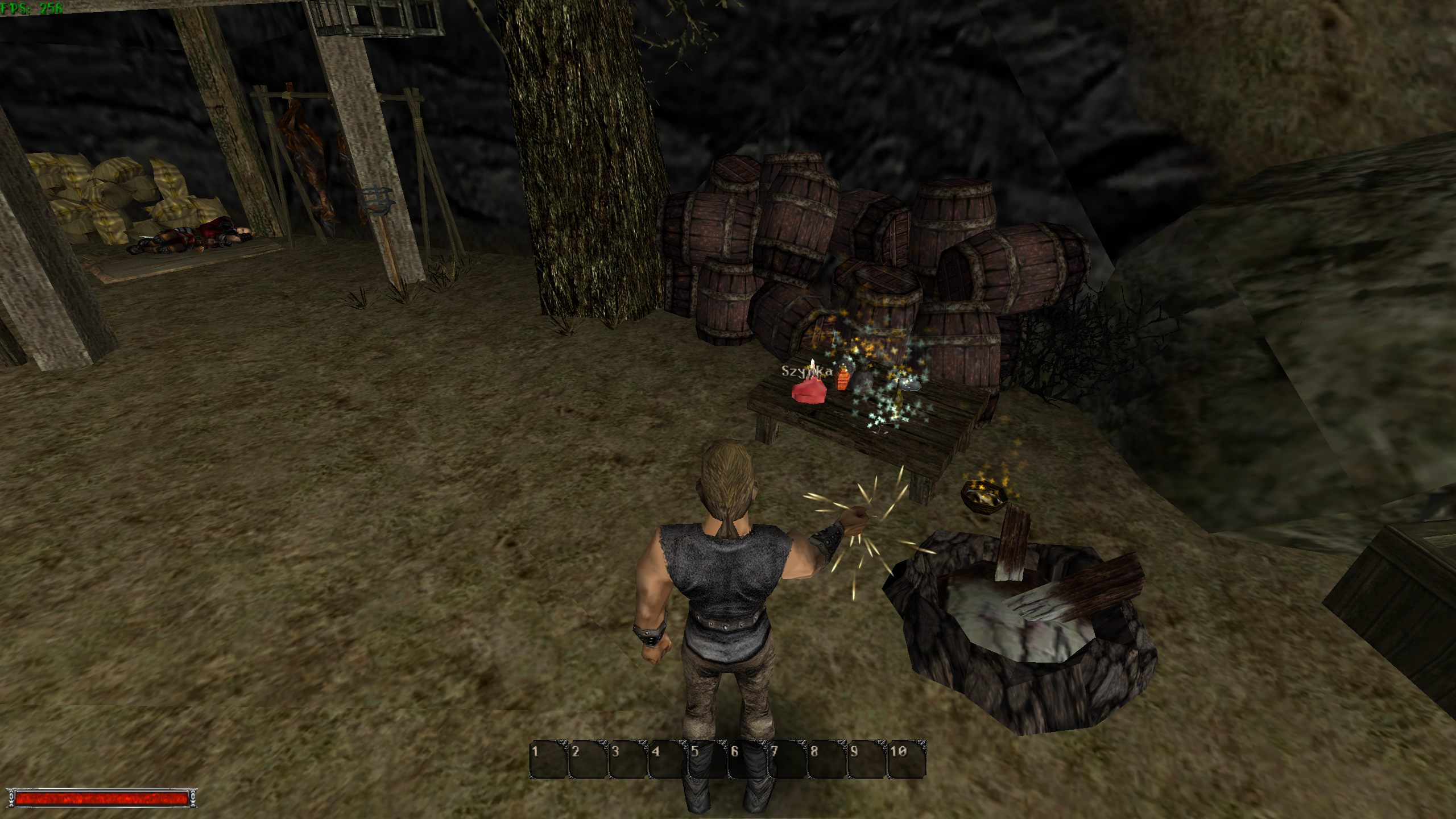Click quickslot number 10

click(907, 759)
